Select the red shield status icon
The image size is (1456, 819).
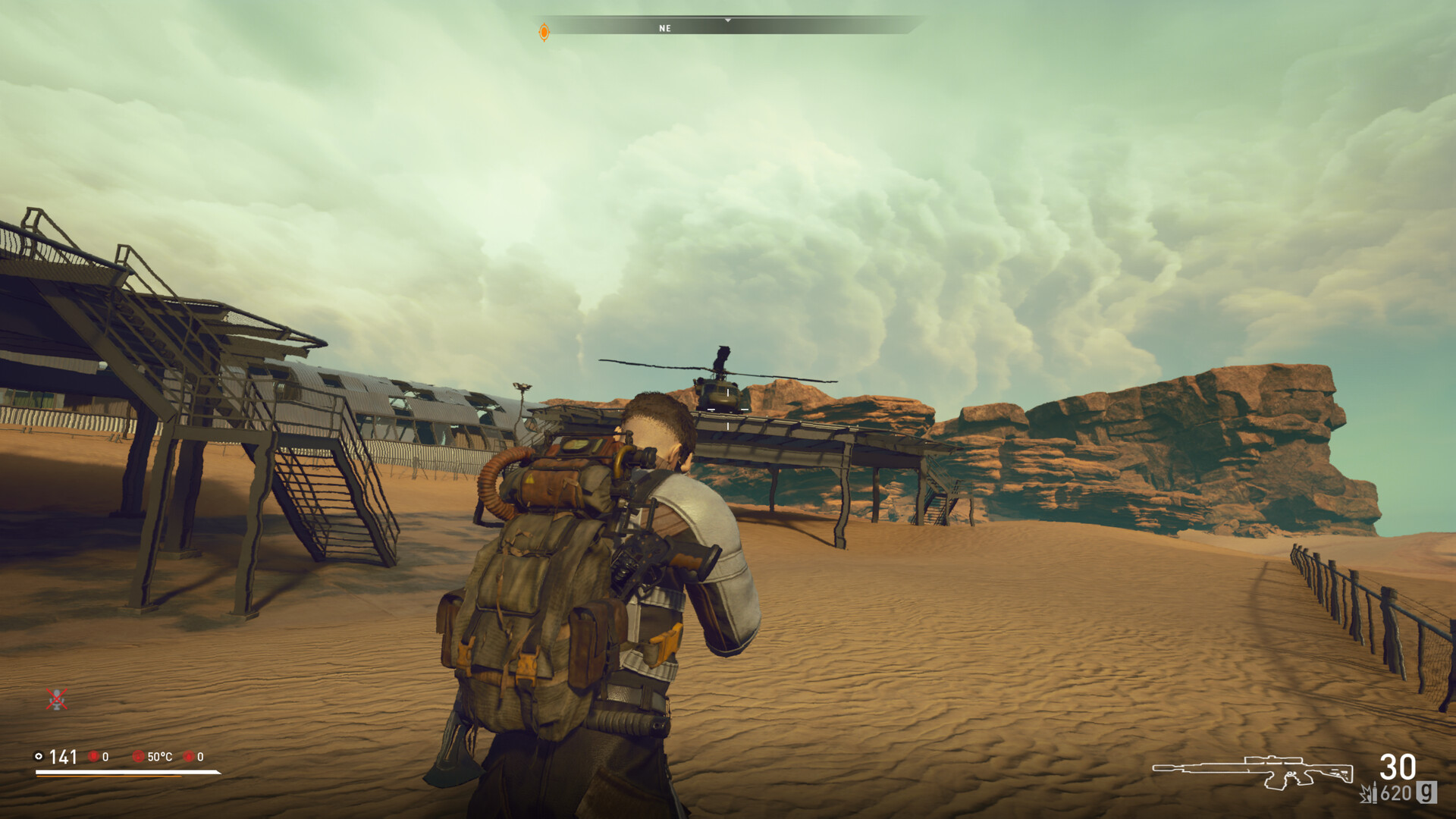click(x=94, y=756)
